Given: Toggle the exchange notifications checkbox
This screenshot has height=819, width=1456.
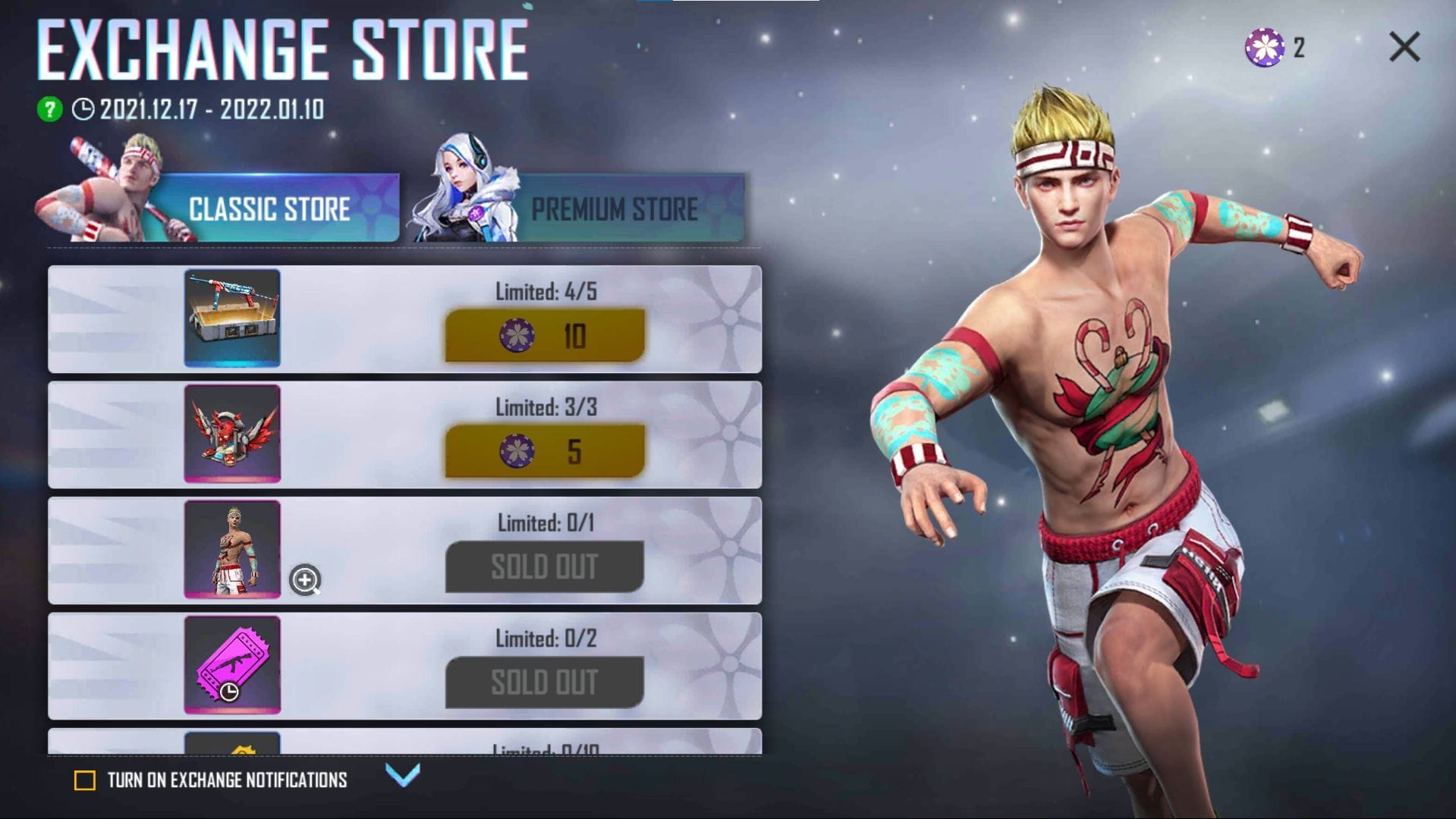Looking at the screenshot, I should coord(85,780).
